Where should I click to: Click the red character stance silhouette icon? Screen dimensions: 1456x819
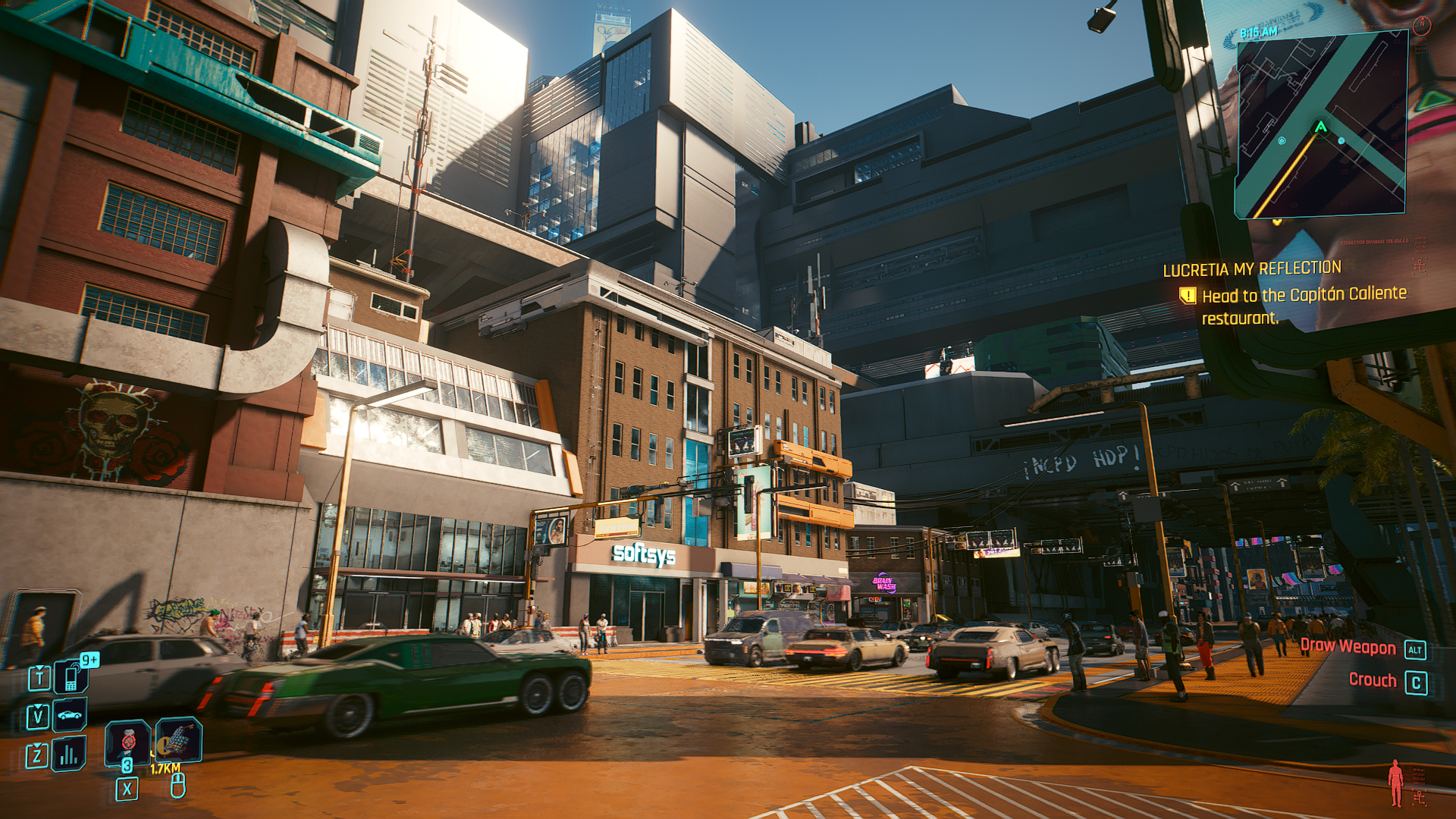pyautogui.click(x=1395, y=783)
